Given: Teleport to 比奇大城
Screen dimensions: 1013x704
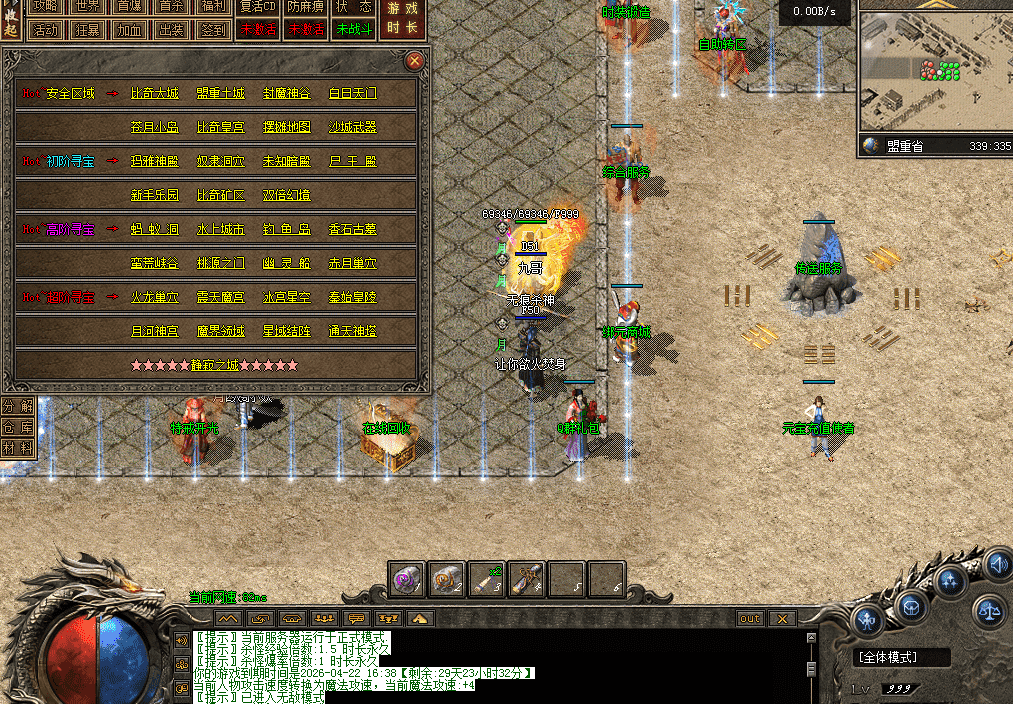Looking at the screenshot, I should coord(155,94).
